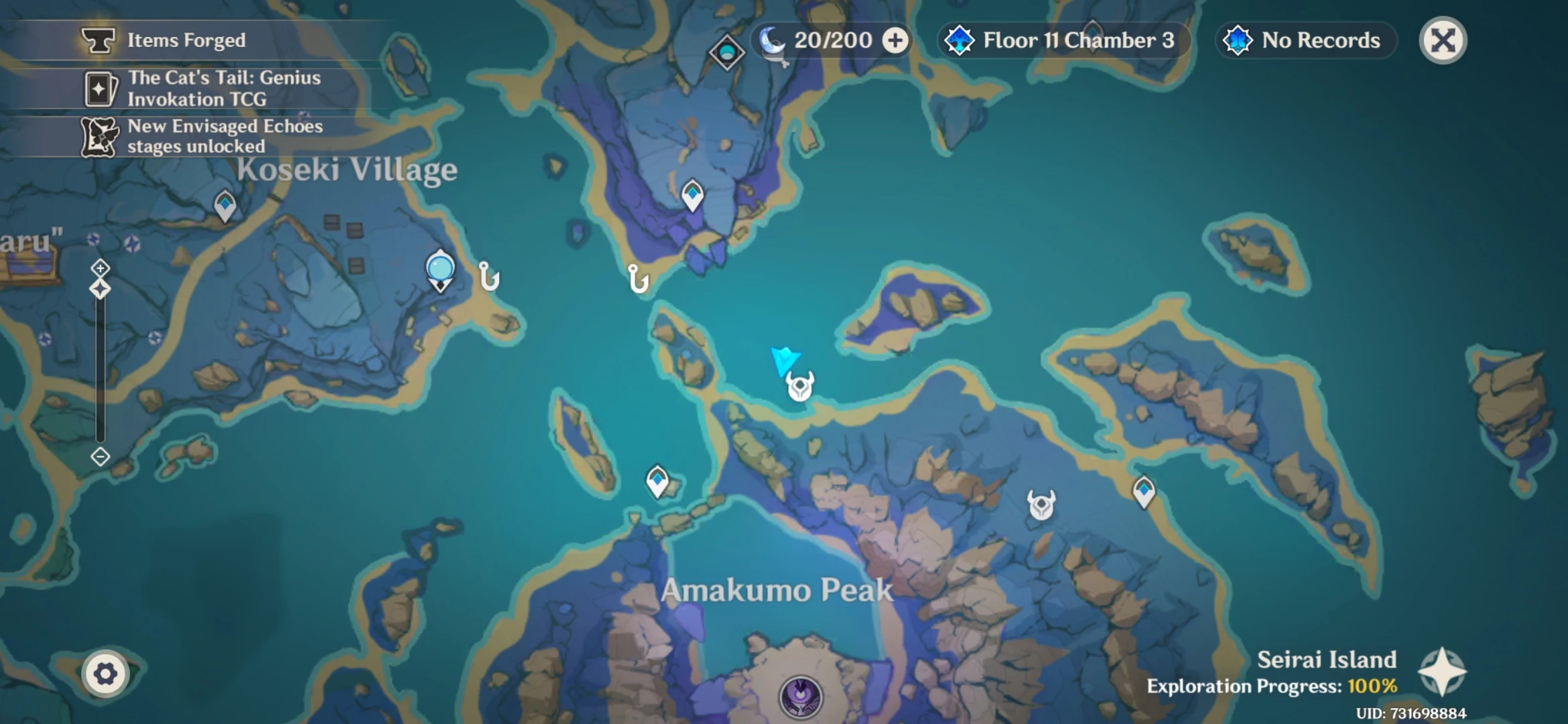
Task: Click the map zoom slider handle
Action: point(101,290)
